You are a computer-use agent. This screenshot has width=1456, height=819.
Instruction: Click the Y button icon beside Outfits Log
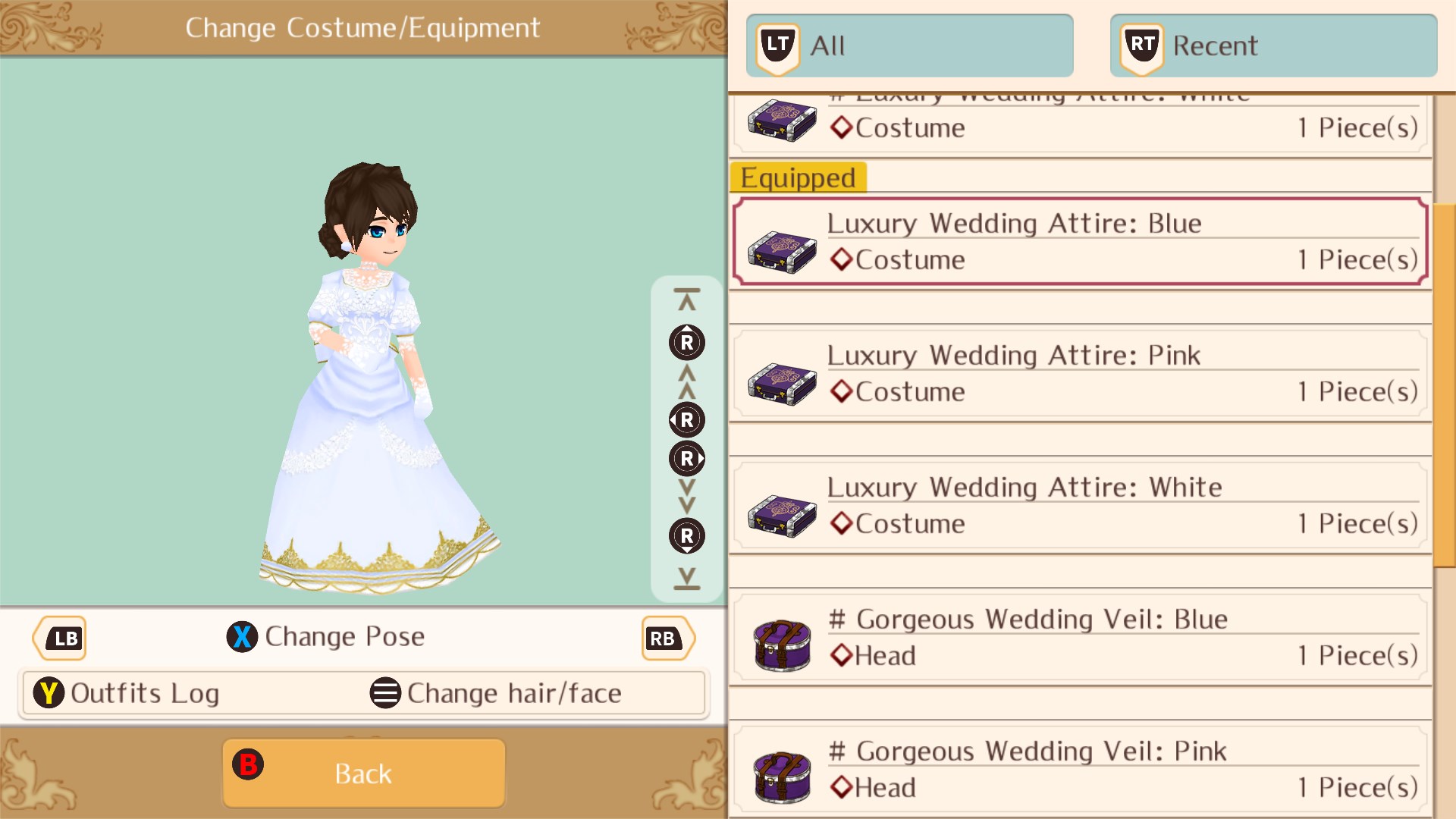[x=50, y=692]
